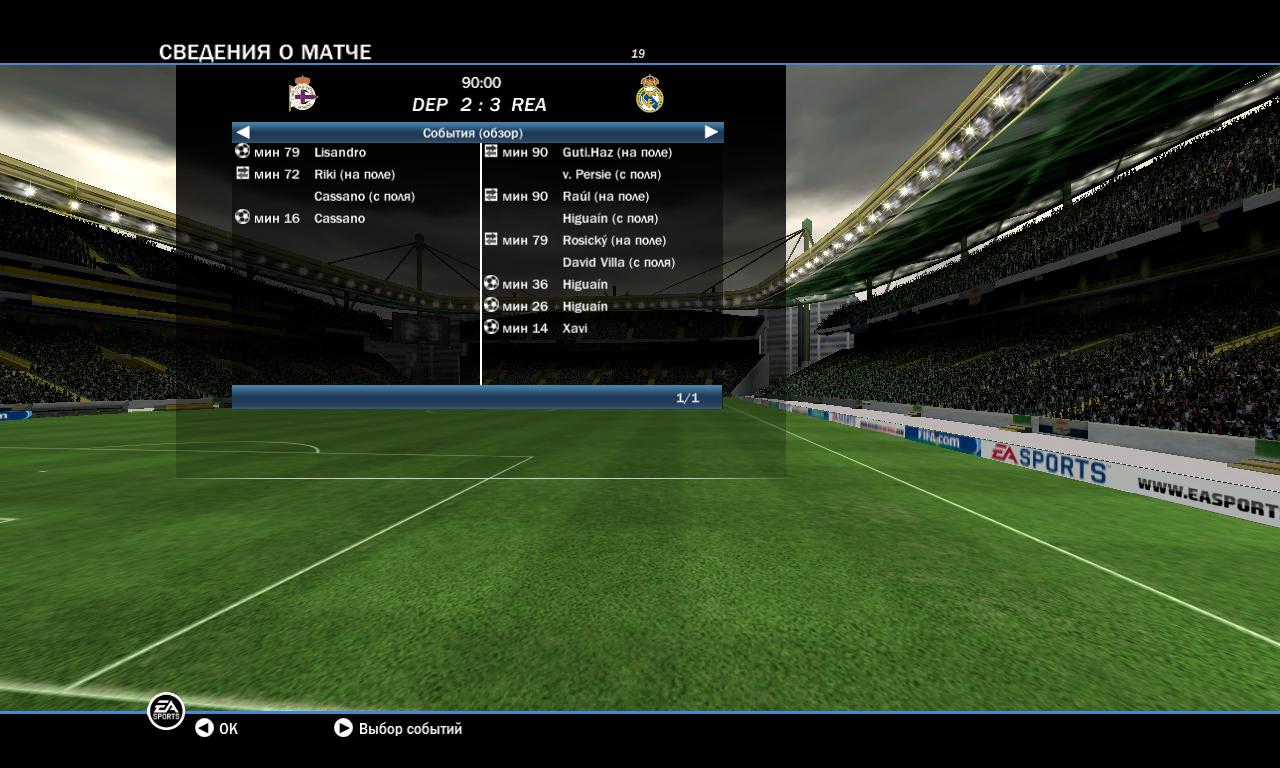Image resolution: width=1280 pixels, height=768 pixels.
Task: Click the right arrow beside События (обзор)
Action: pyautogui.click(x=711, y=132)
